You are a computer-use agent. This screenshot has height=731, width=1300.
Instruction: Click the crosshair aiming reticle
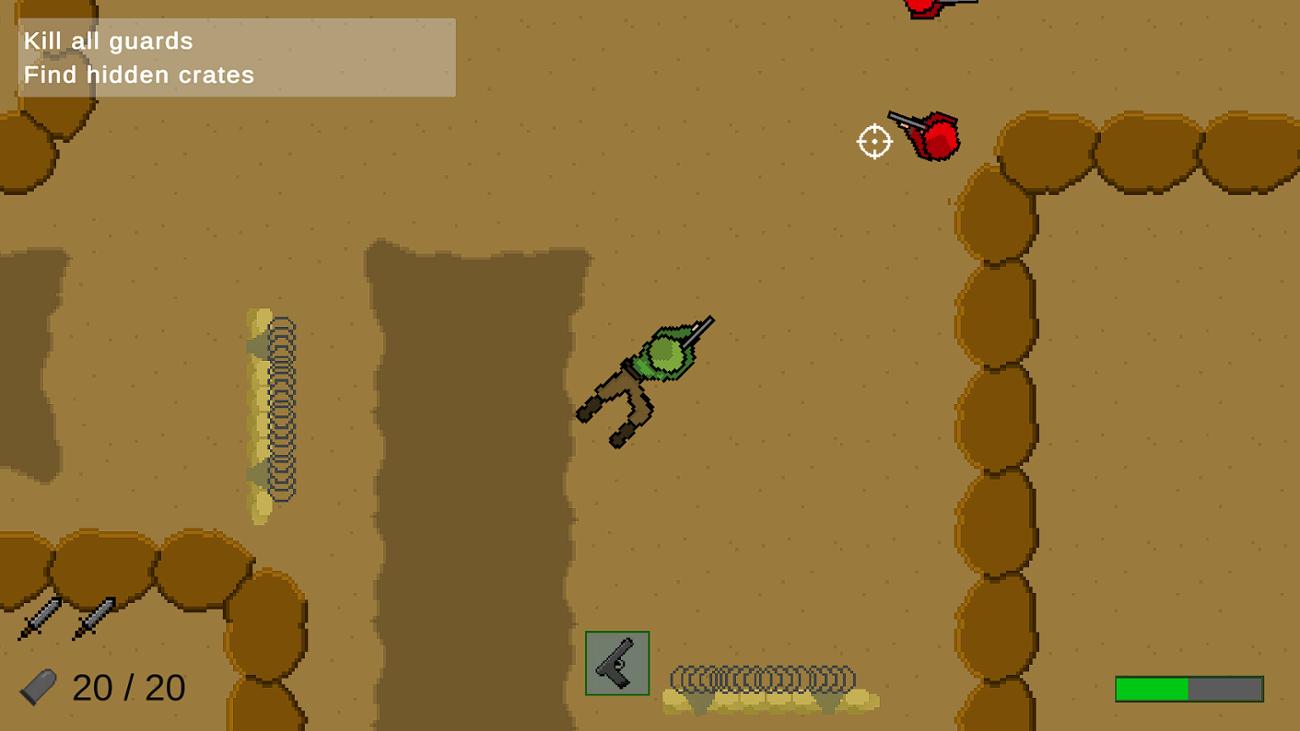tap(874, 141)
